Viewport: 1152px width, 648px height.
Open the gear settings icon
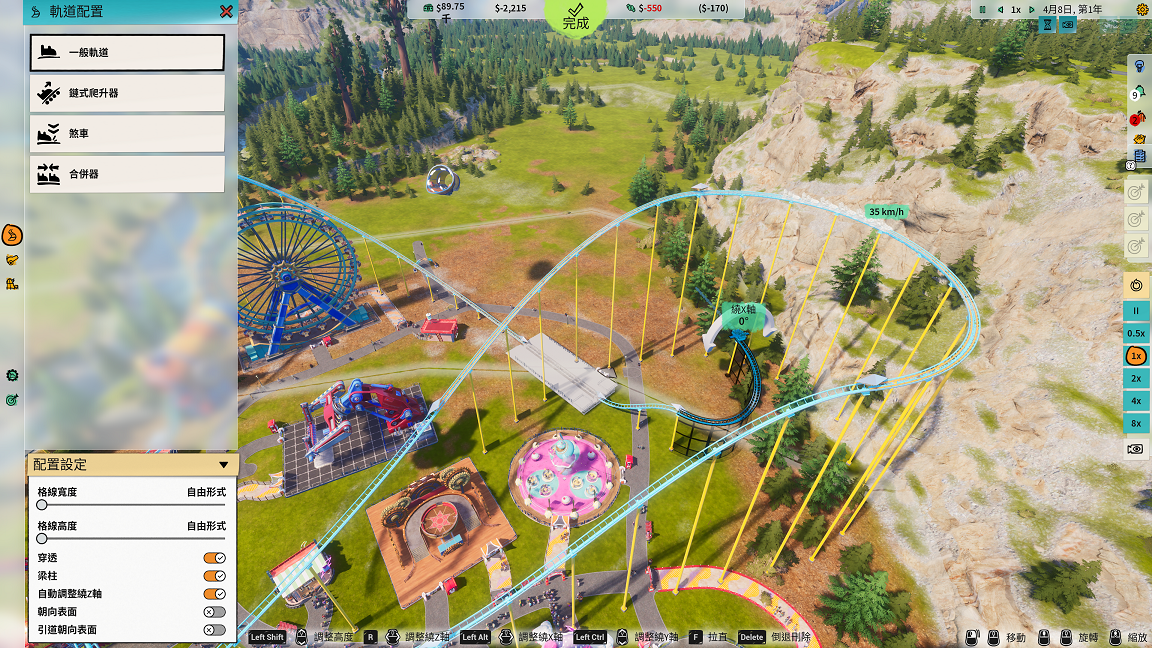tap(1142, 9)
